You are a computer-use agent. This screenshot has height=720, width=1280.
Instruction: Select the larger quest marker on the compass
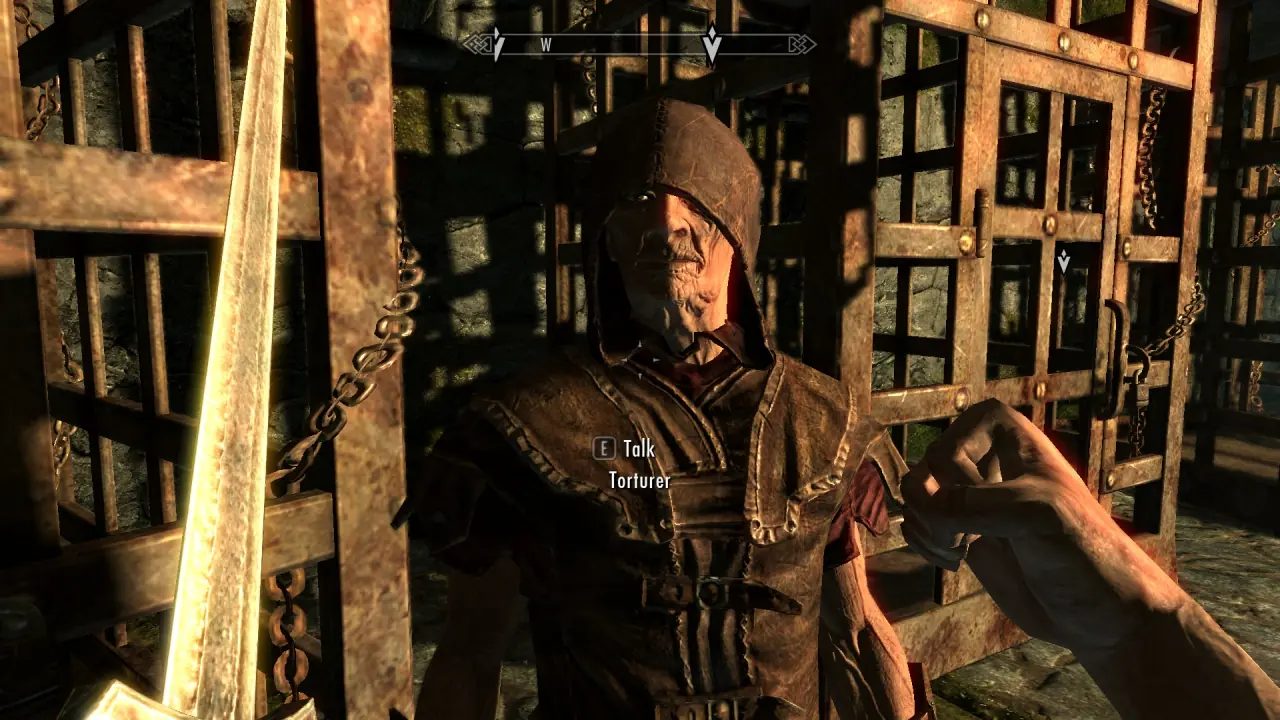tap(711, 43)
